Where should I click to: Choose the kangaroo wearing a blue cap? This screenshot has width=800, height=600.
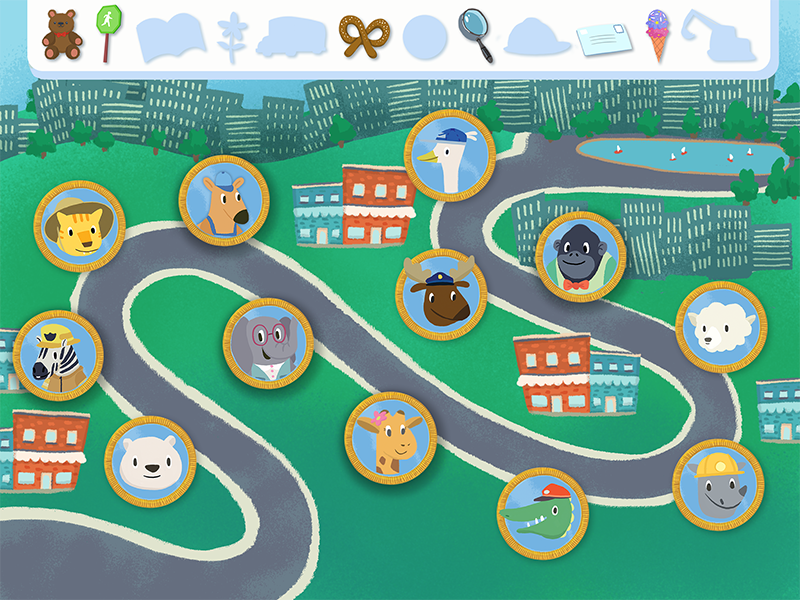pyautogui.click(x=223, y=201)
